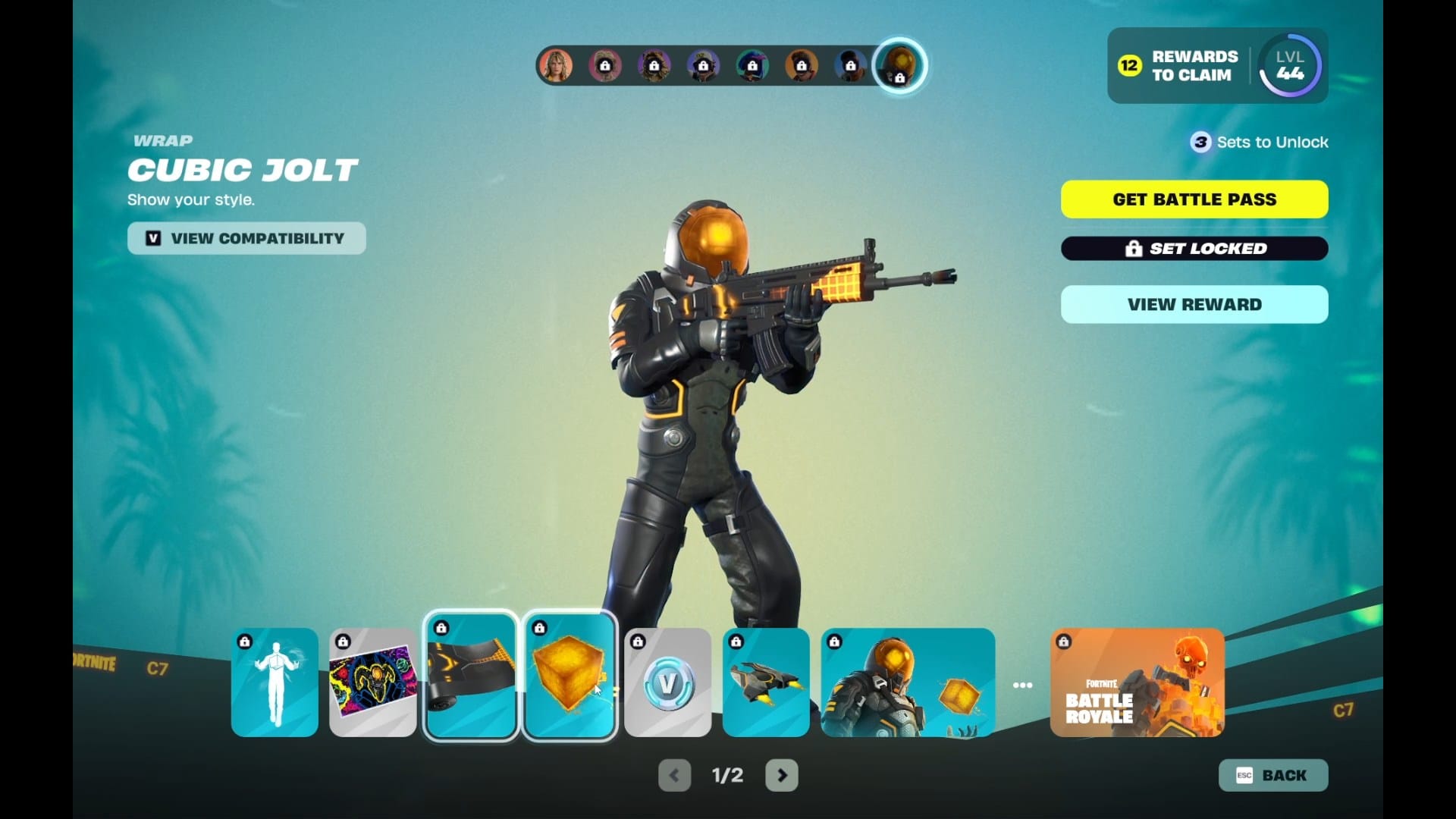Choose the black glider reward tile
The width and height of the screenshot is (1456, 819).
766,682
